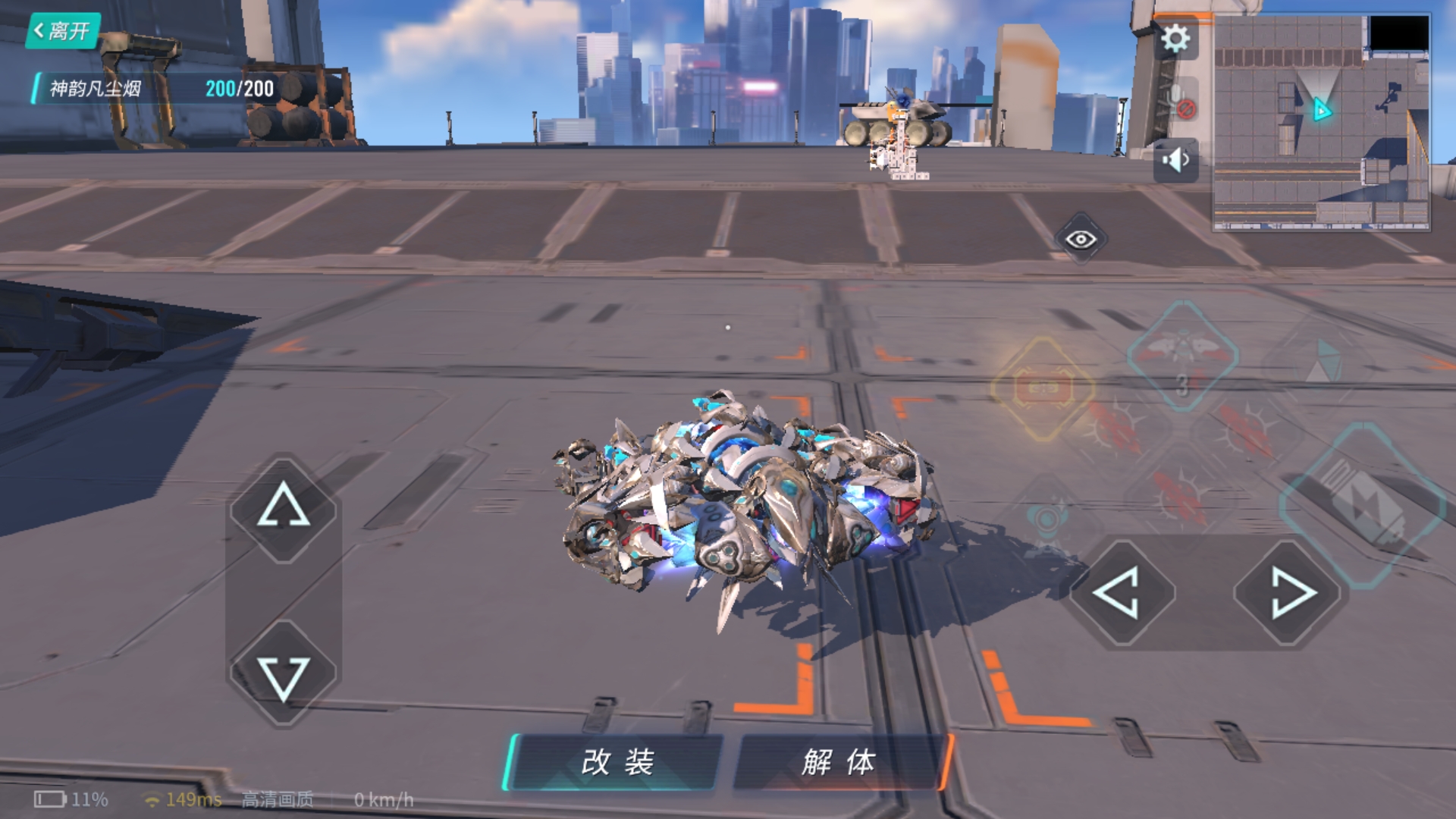Select the 解体 dismantle button
Image resolution: width=1456 pixels, height=819 pixels.
(x=839, y=762)
